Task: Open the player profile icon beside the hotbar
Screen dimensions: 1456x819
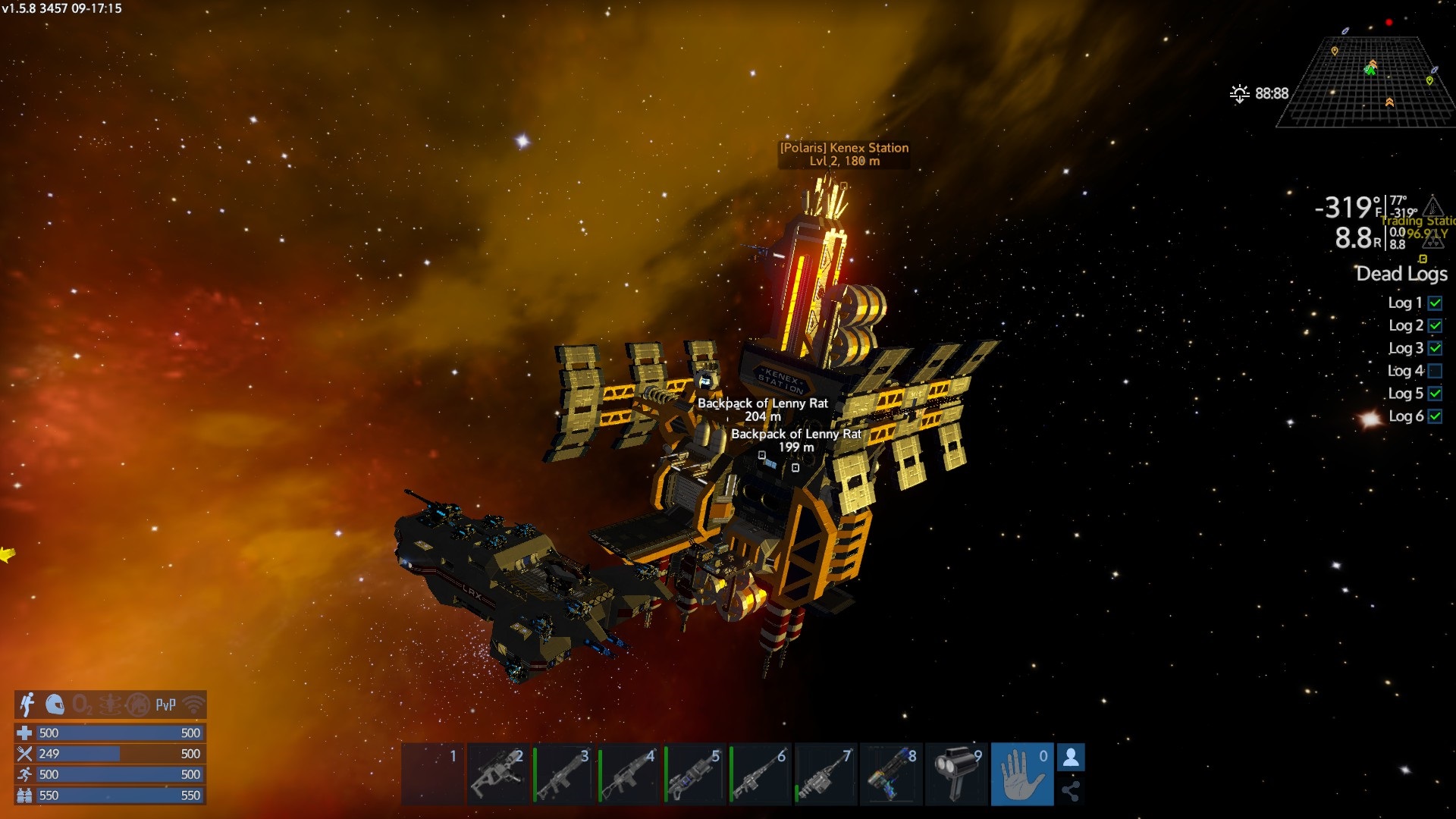Action: click(1071, 758)
